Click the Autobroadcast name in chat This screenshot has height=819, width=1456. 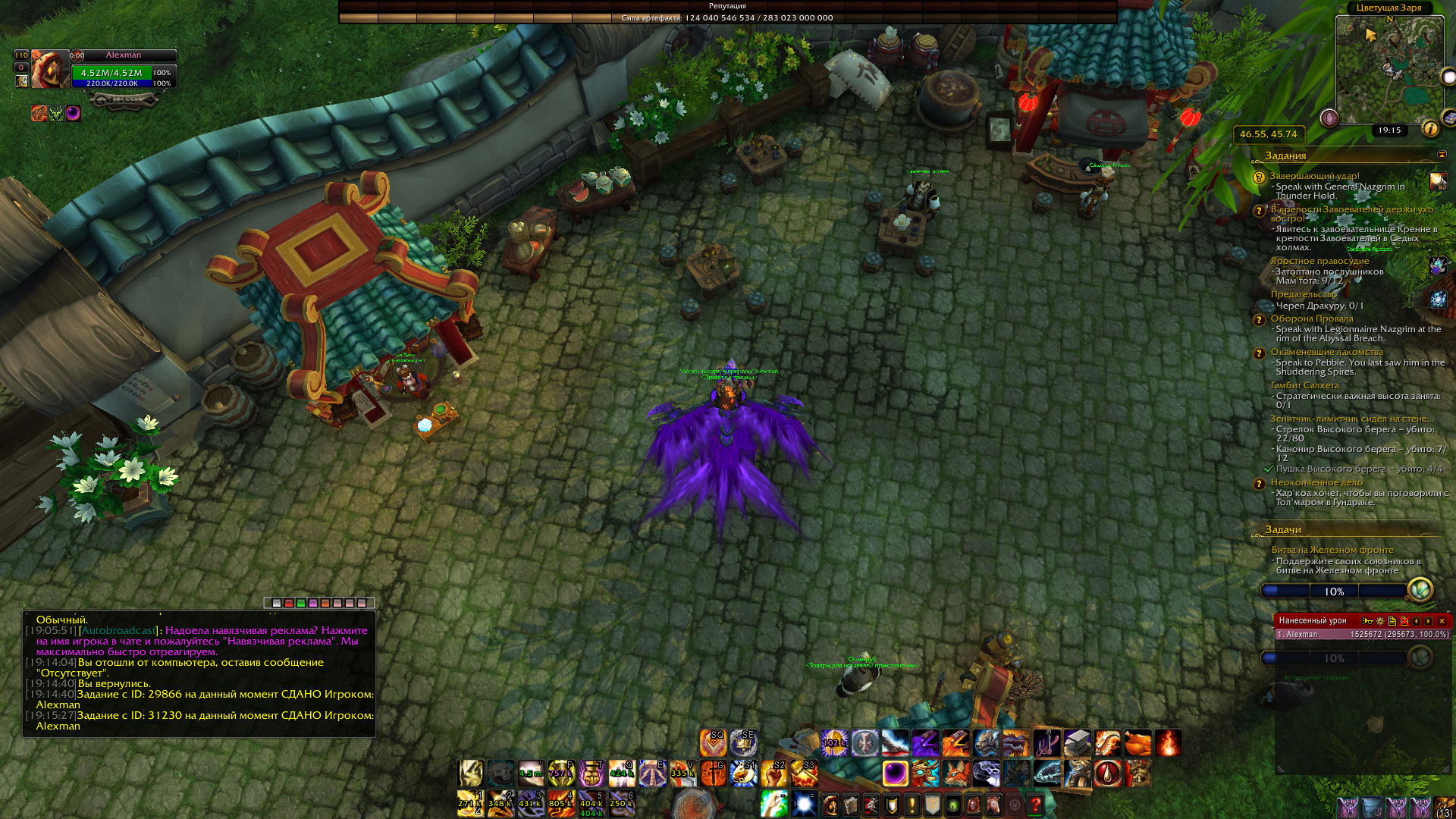tap(119, 630)
